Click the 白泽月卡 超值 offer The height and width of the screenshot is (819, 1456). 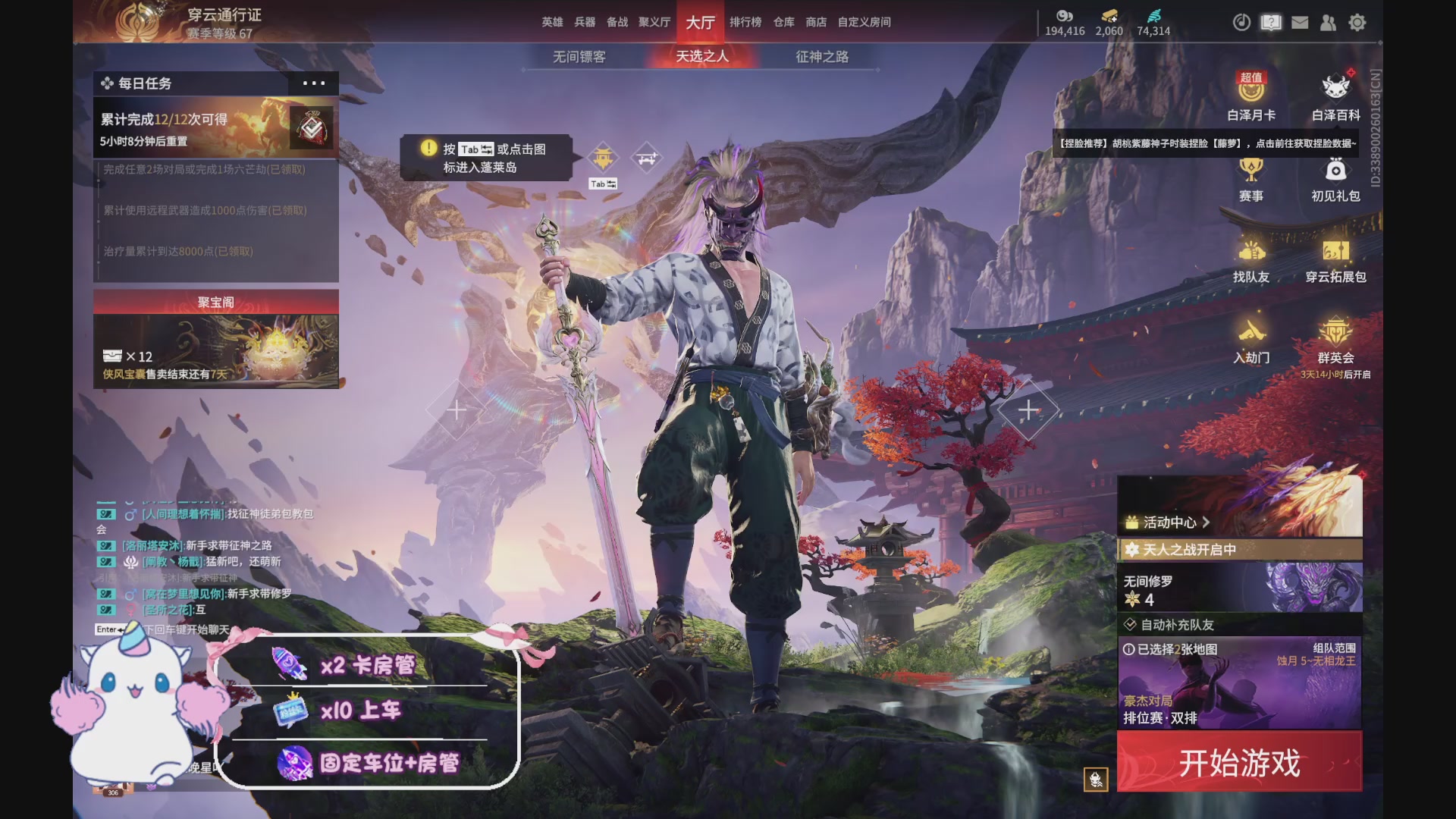1252,99
